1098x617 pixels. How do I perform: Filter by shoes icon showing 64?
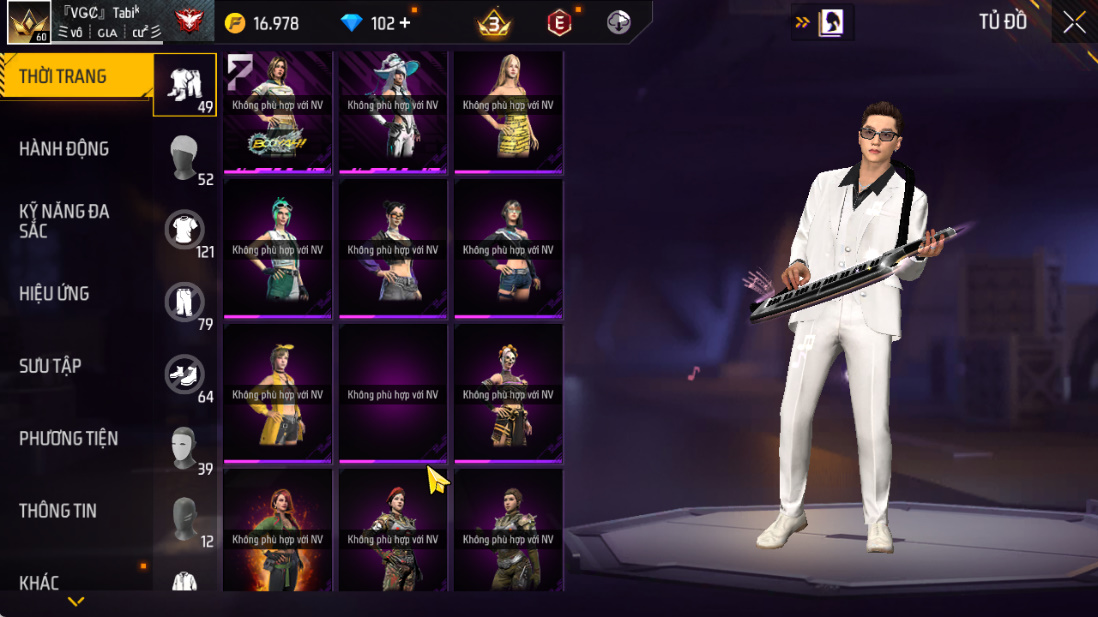[185, 375]
